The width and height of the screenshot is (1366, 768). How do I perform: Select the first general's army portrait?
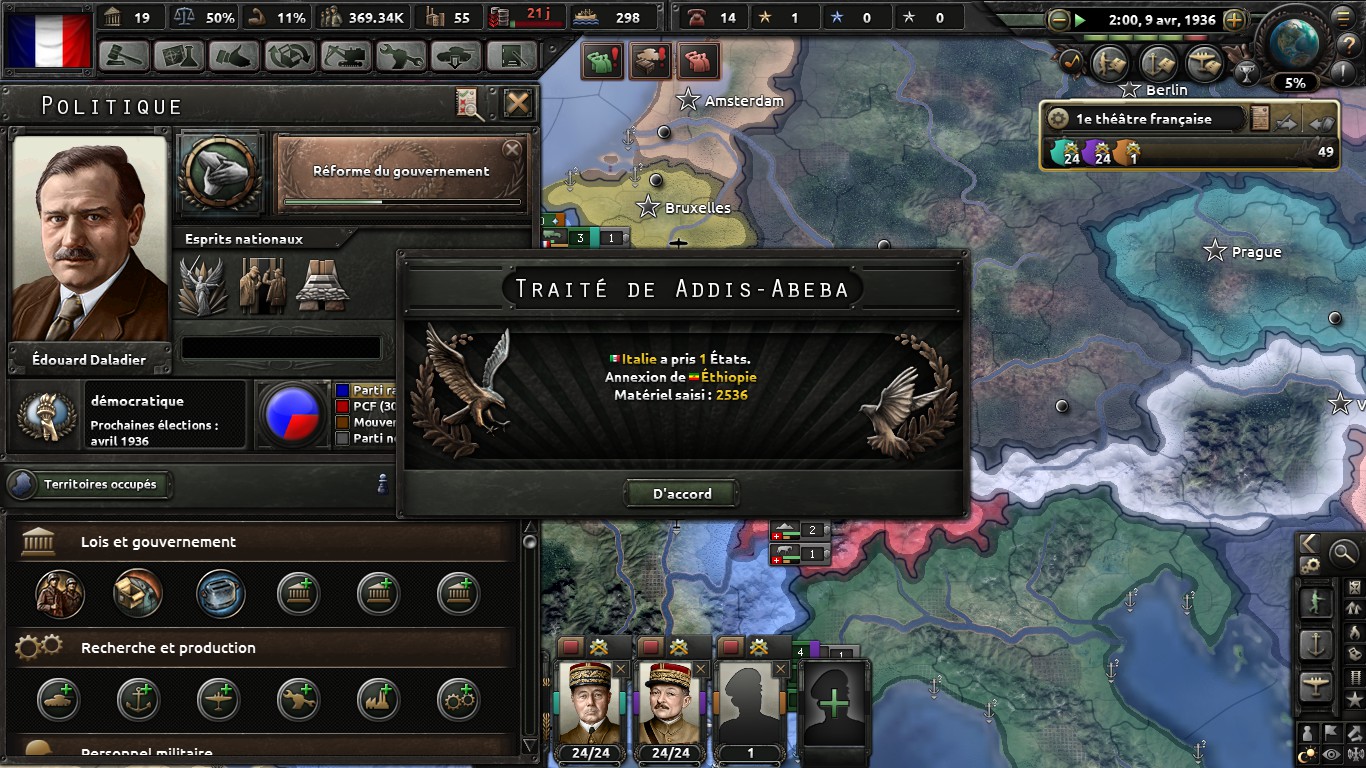click(x=590, y=700)
